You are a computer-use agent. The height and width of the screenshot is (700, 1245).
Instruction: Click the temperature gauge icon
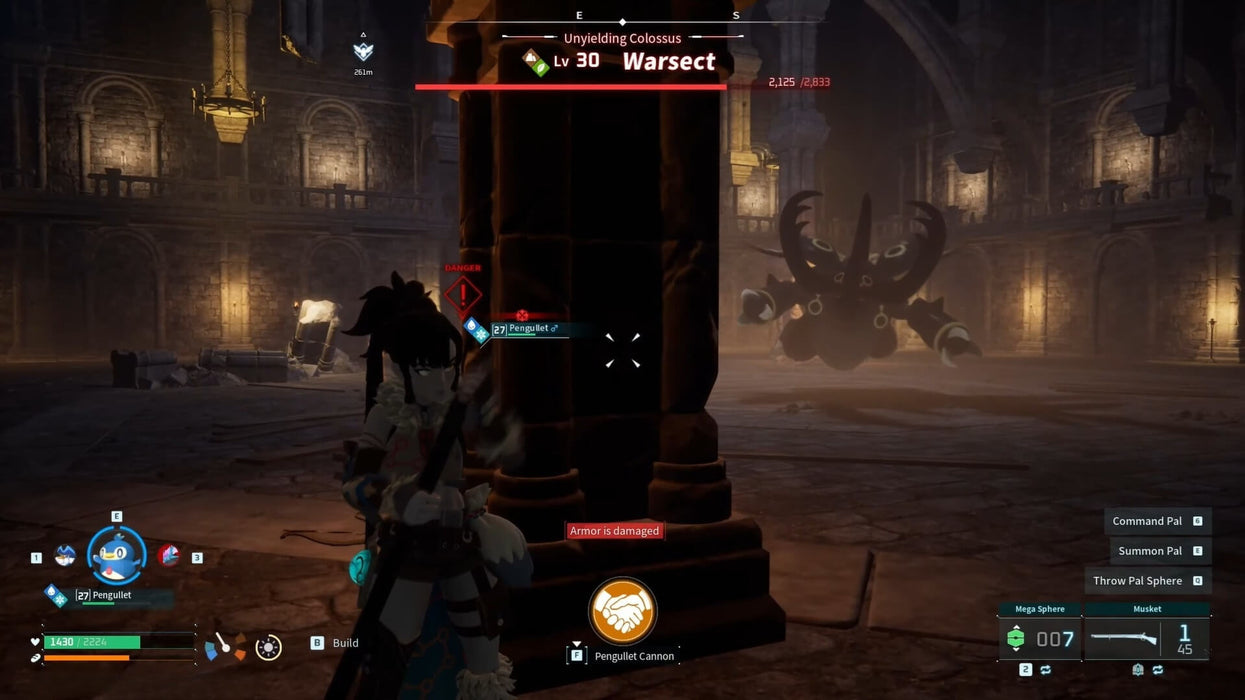pos(225,647)
